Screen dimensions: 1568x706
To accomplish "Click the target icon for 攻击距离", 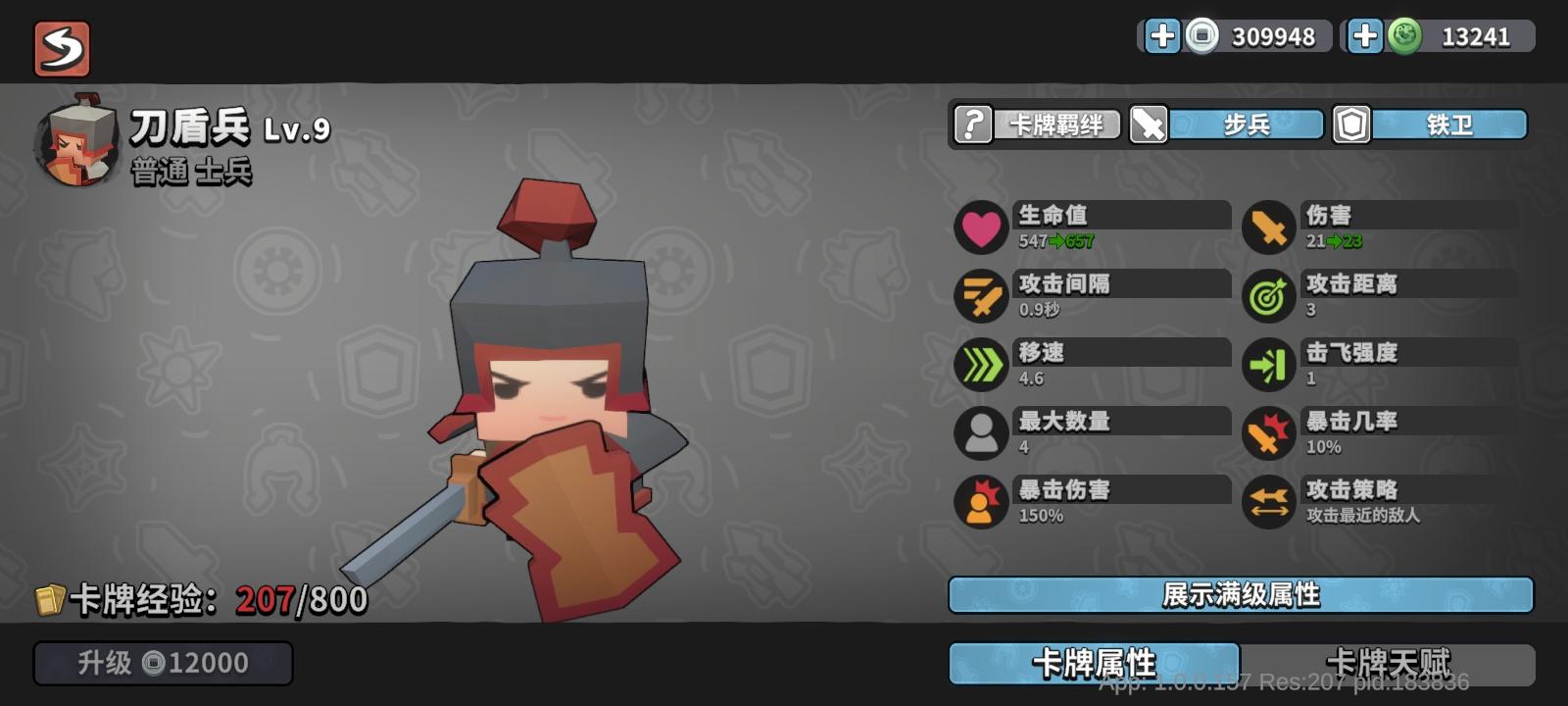I will (1268, 296).
